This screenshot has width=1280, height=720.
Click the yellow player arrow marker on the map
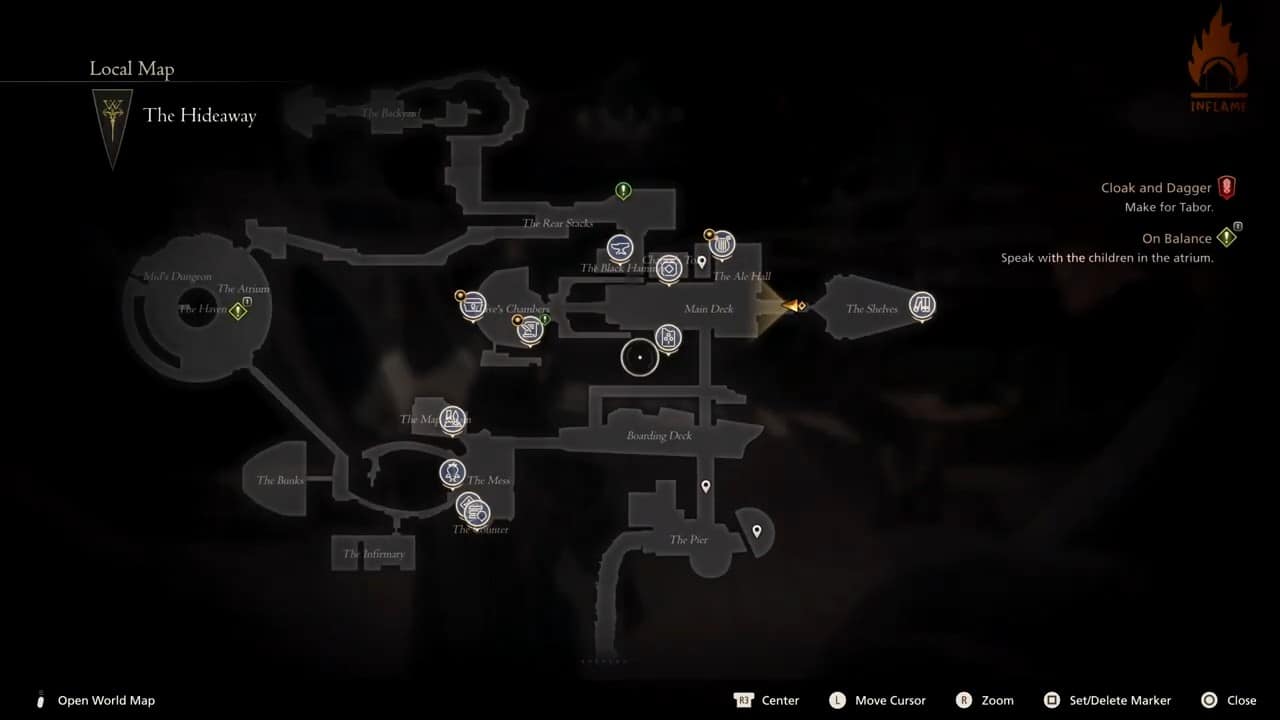point(793,307)
